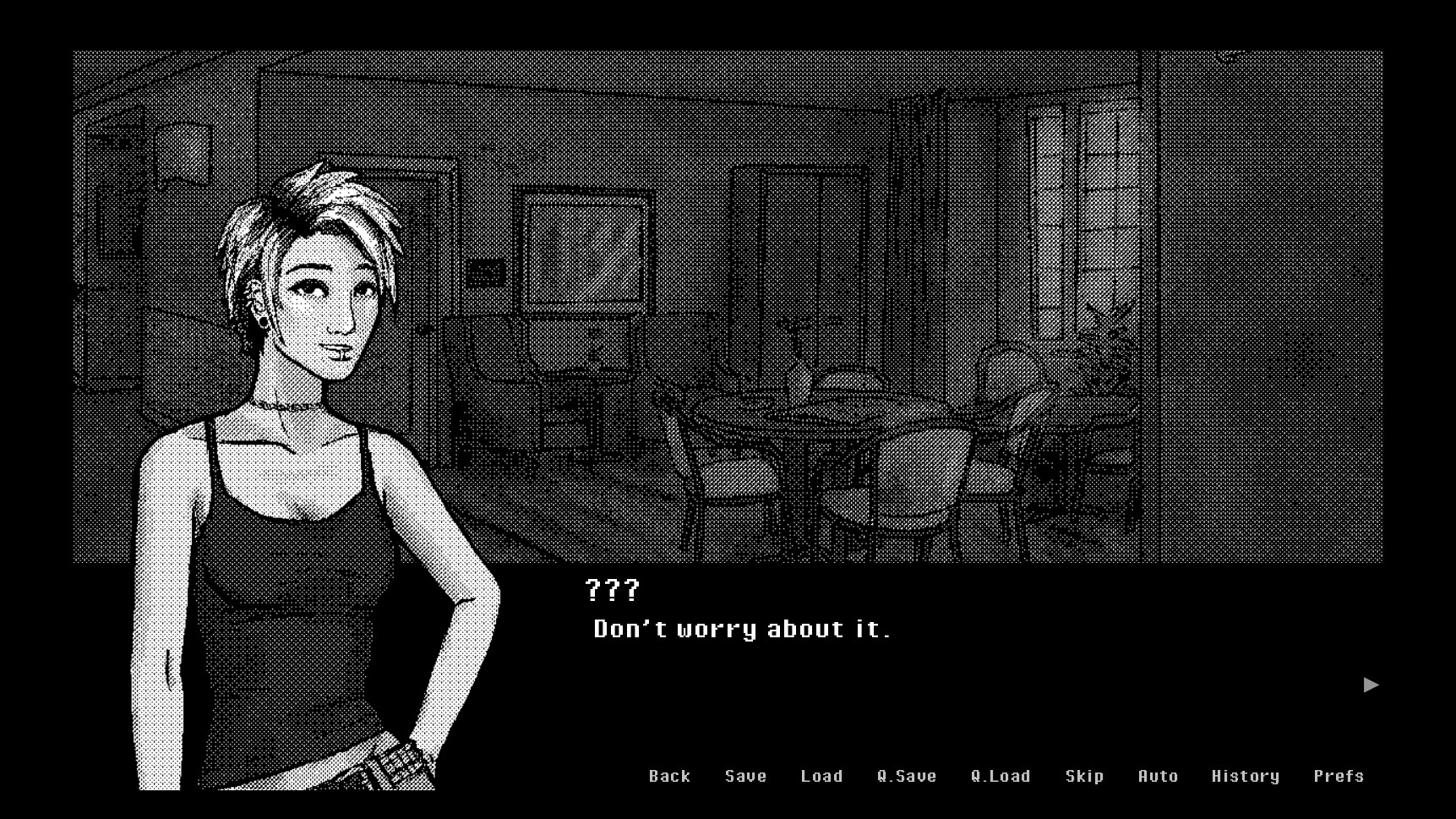Enable Skip mode to fast-forward dialogue
This screenshot has height=819, width=1456.
click(x=1085, y=776)
